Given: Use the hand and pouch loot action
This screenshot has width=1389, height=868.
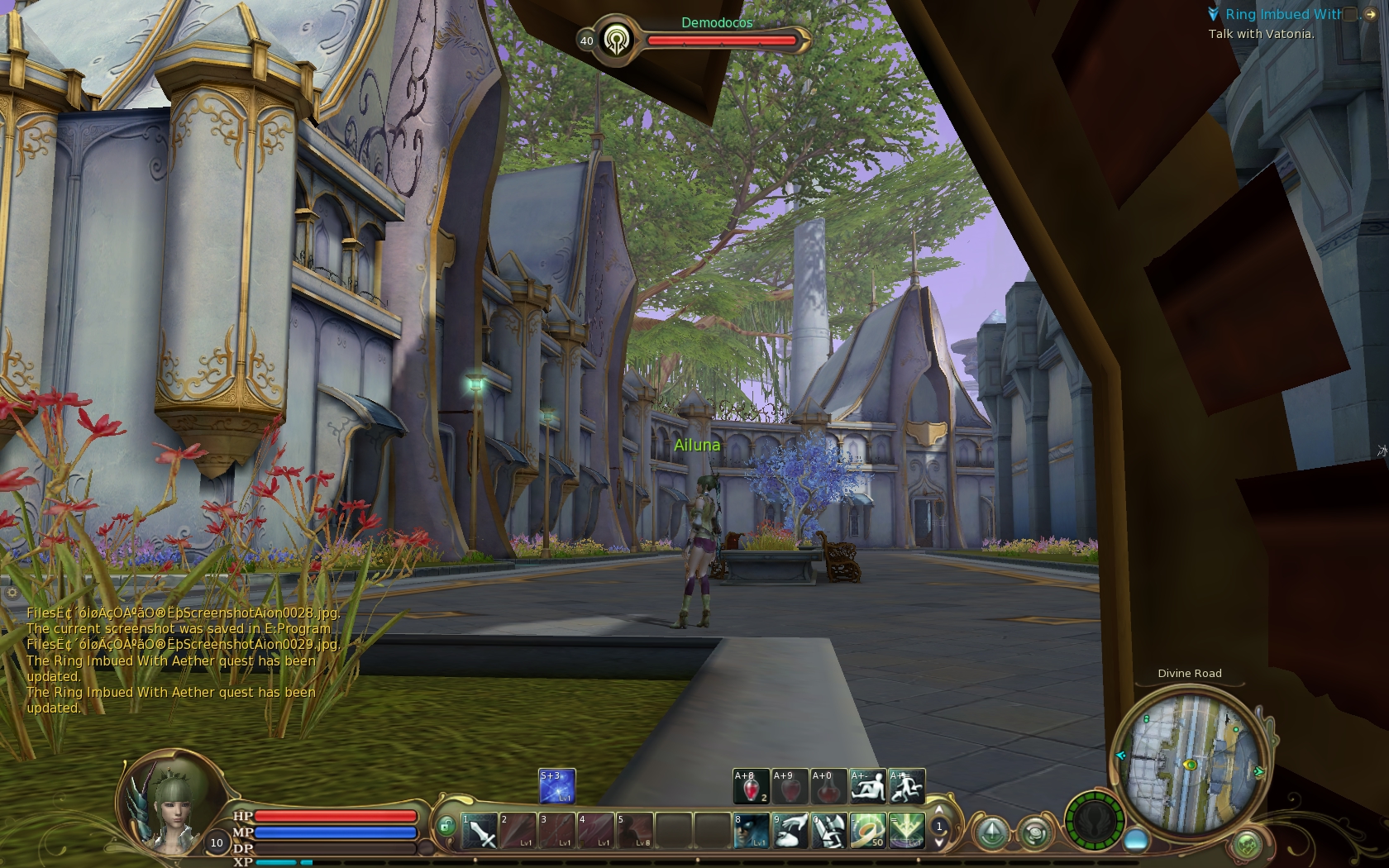Looking at the screenshot, I should tap(790, 831).
